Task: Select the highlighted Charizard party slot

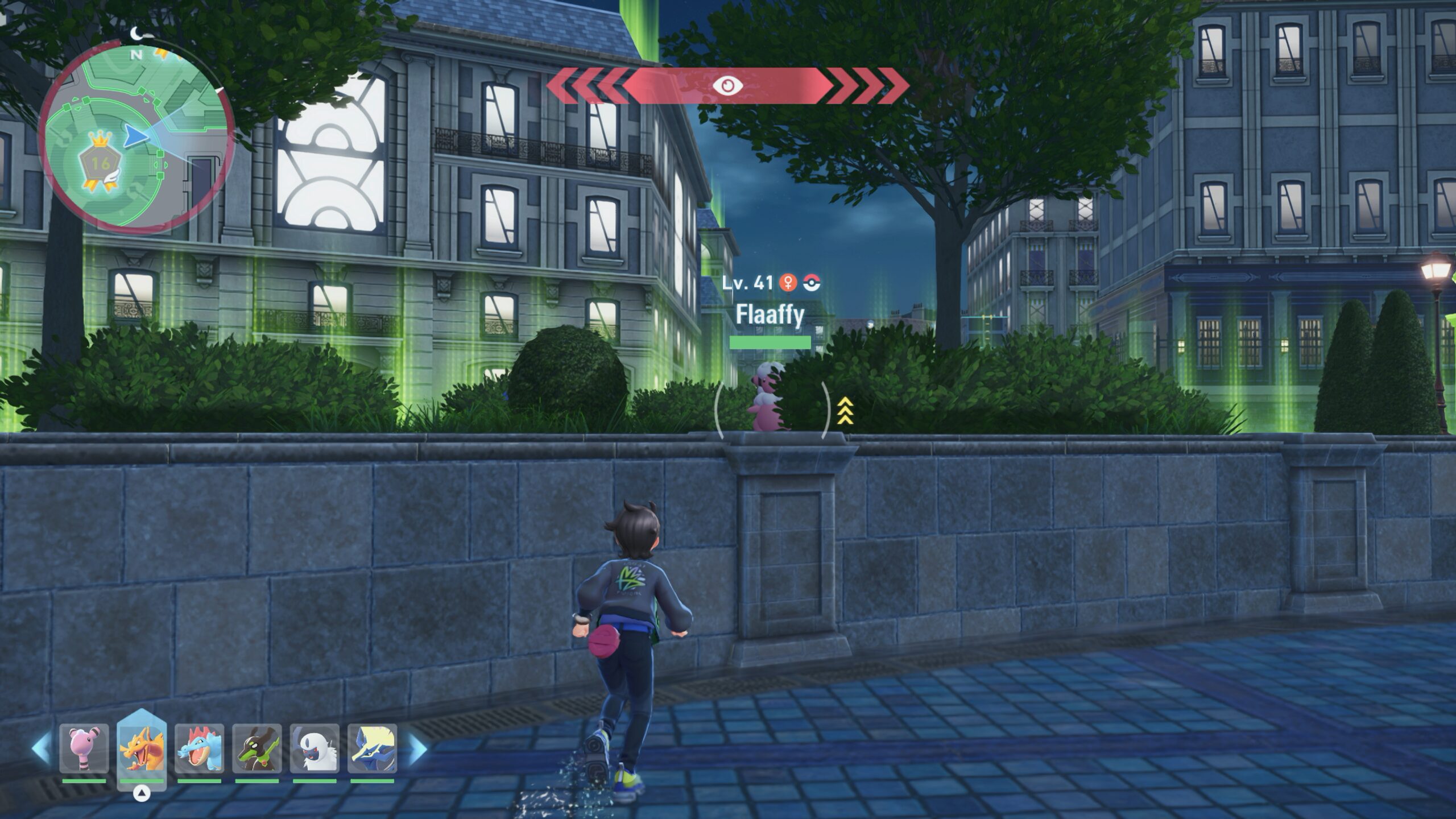Action: point(142,748)
